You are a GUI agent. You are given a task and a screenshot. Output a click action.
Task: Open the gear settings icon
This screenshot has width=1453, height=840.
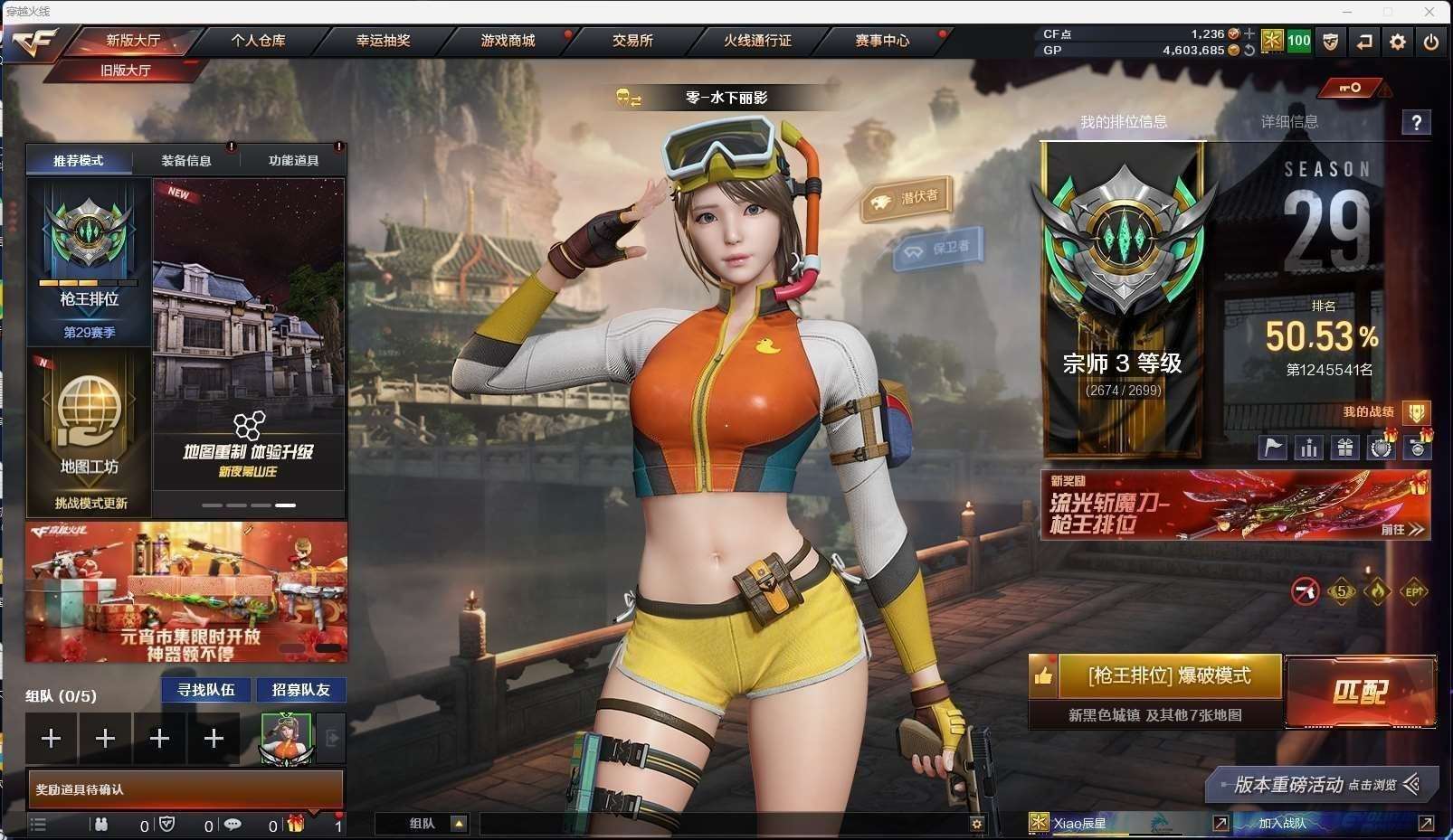pos(1398,42)
